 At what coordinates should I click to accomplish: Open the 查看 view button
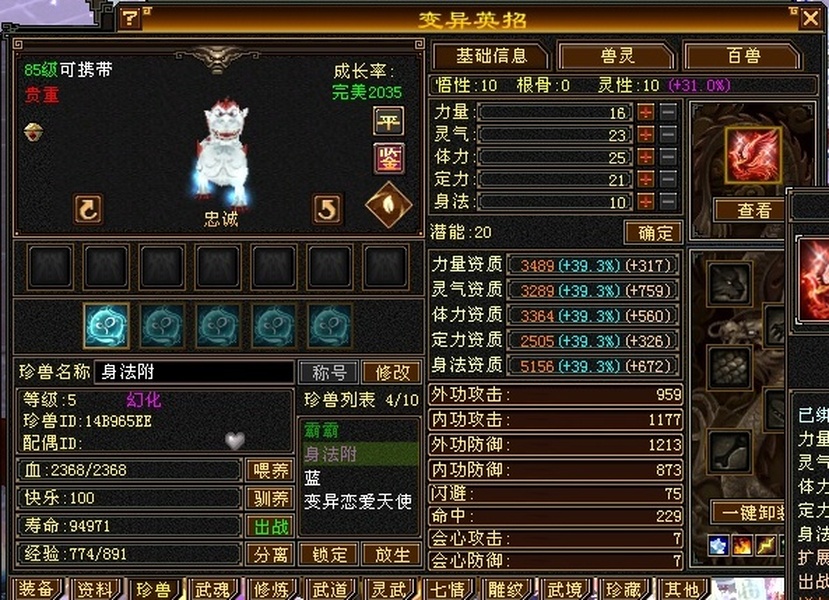point(754,211)
